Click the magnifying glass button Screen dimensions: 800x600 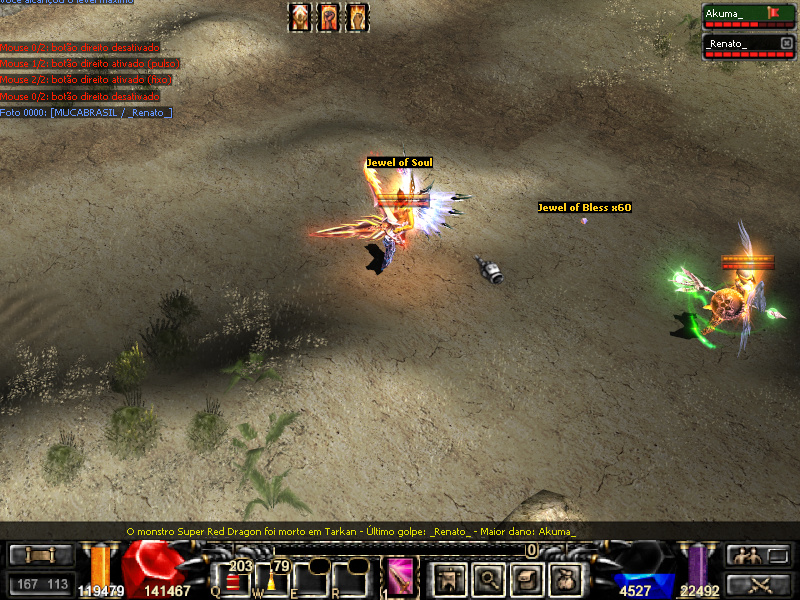[489, 578]
